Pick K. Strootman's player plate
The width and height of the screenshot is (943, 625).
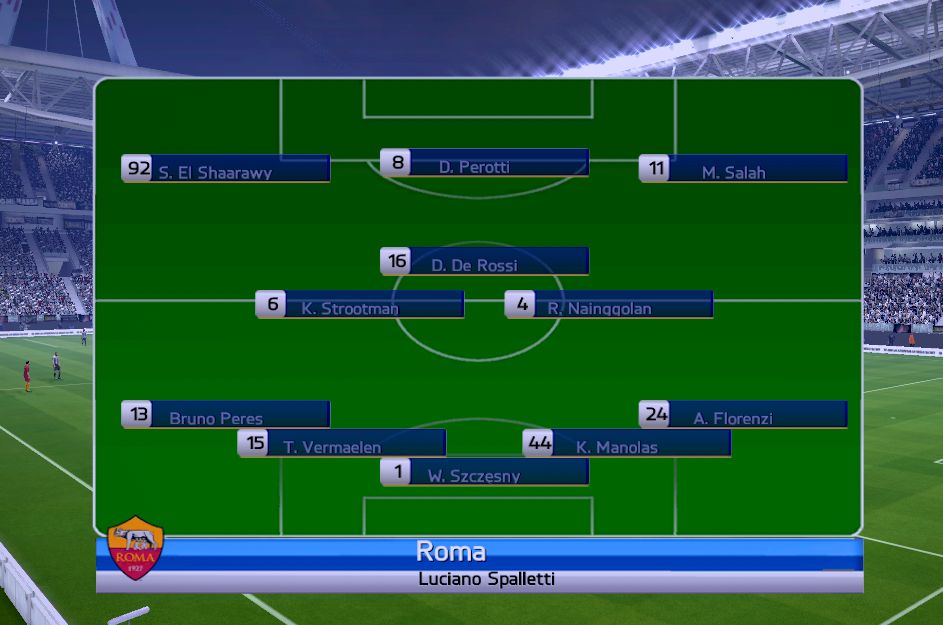[x=361, y=305]
